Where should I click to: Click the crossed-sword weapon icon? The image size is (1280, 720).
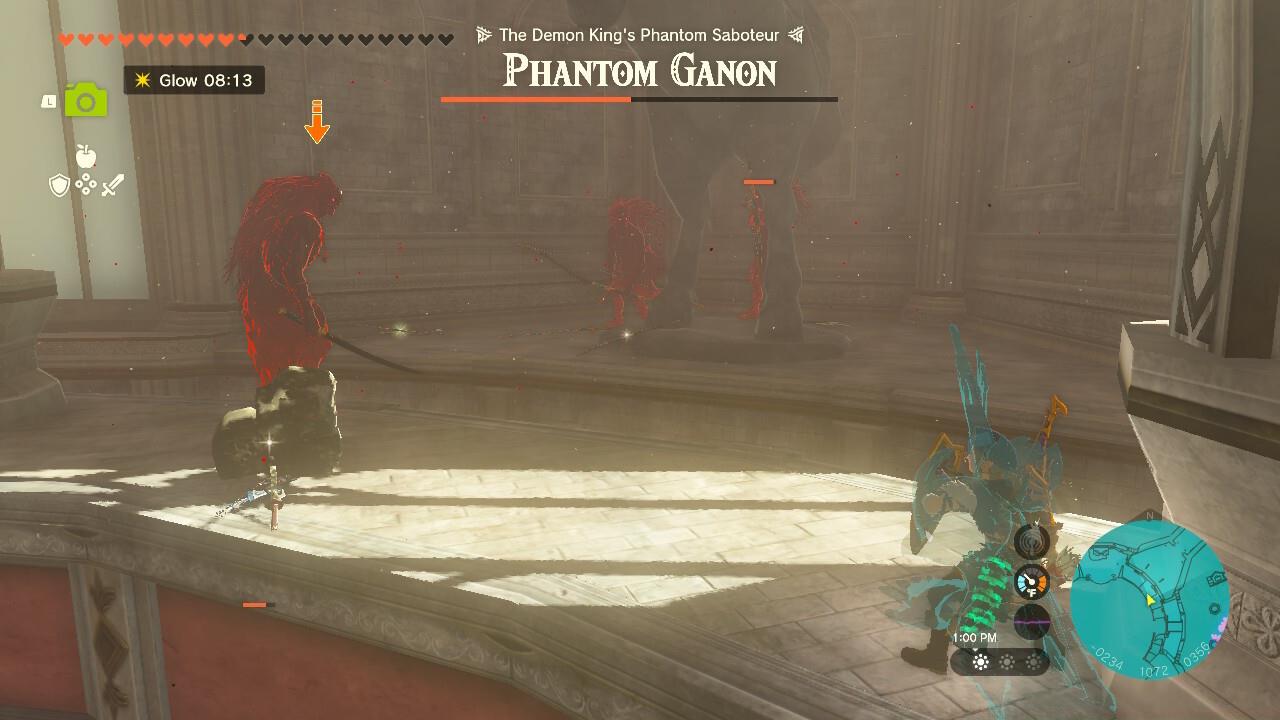click(113, 185)
